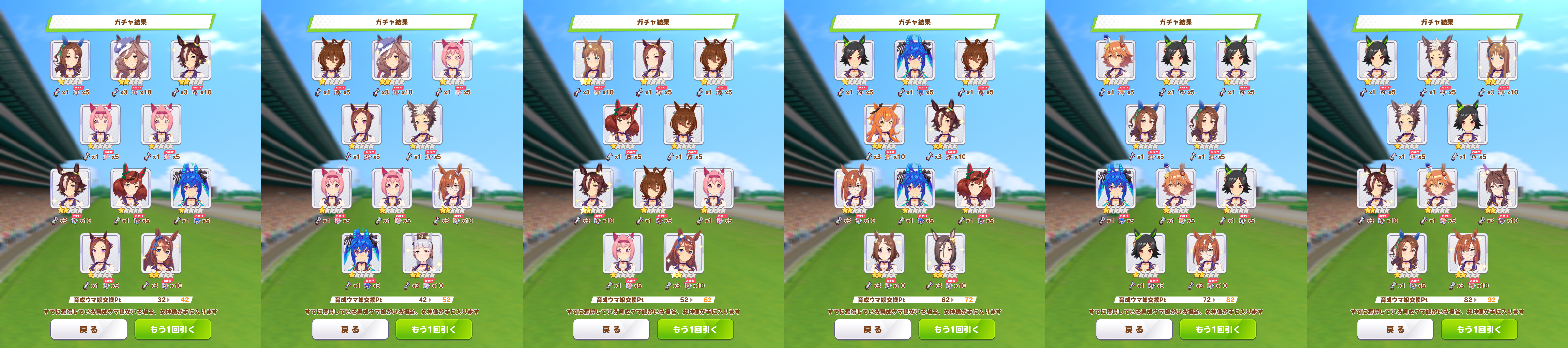Click 戻る on the result panel showing 32→42 Pt
This screenshot has width=1568, height=348.
pyautogui.click(x=88, y=329)
